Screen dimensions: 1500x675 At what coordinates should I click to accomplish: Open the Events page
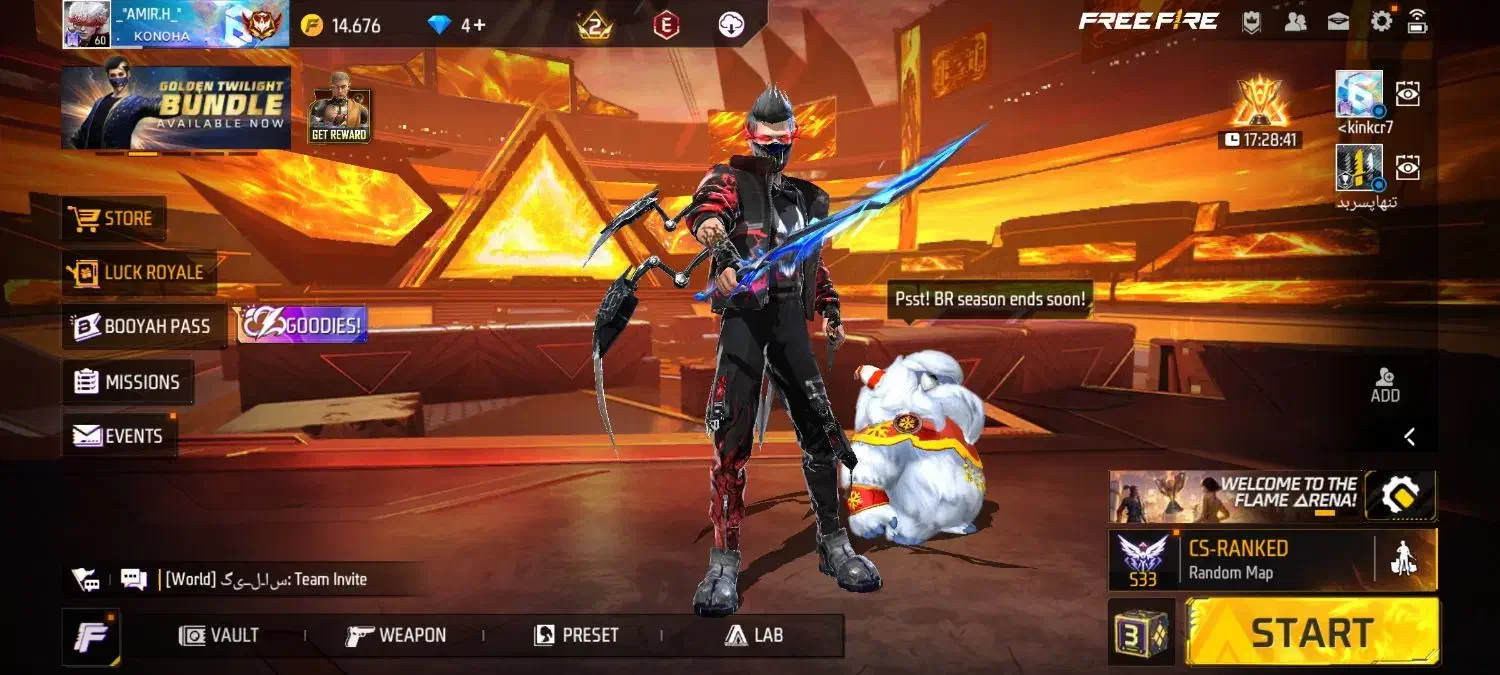(119, 436)
